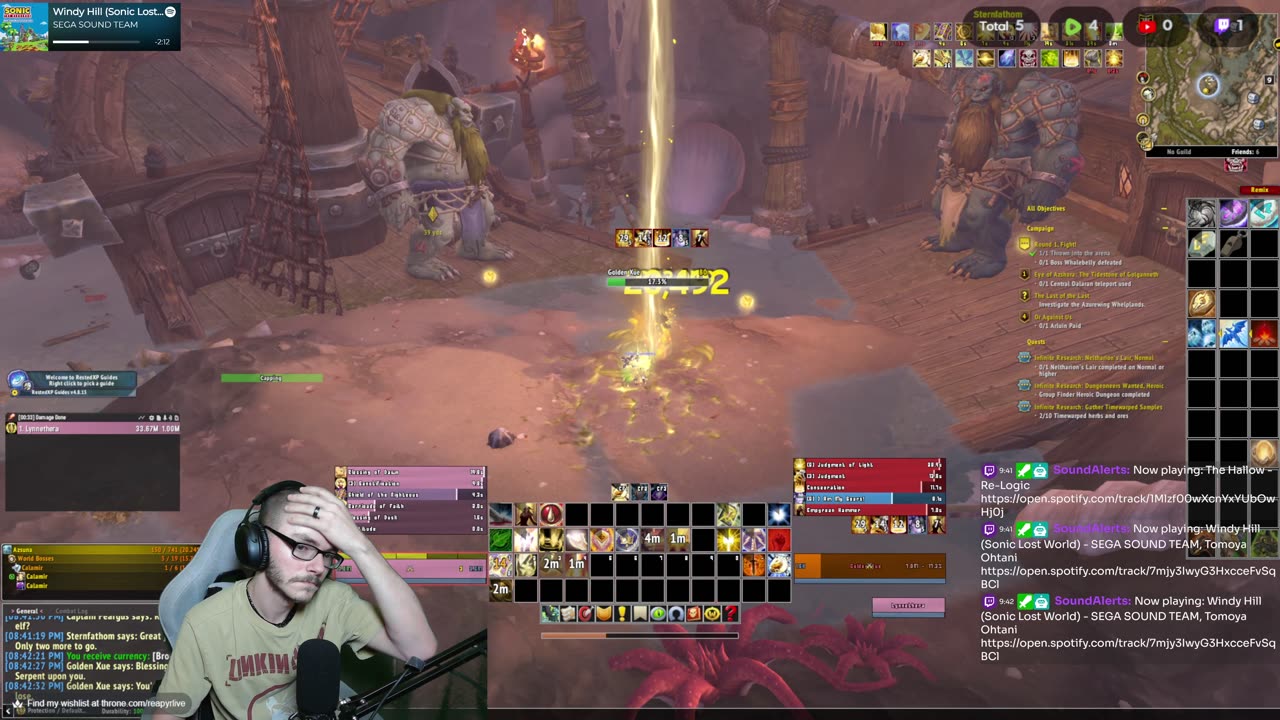The width and height of the screenshot is (1280, 720).
Task: Activate the red blood drop ability
Action: coord(551,515)
